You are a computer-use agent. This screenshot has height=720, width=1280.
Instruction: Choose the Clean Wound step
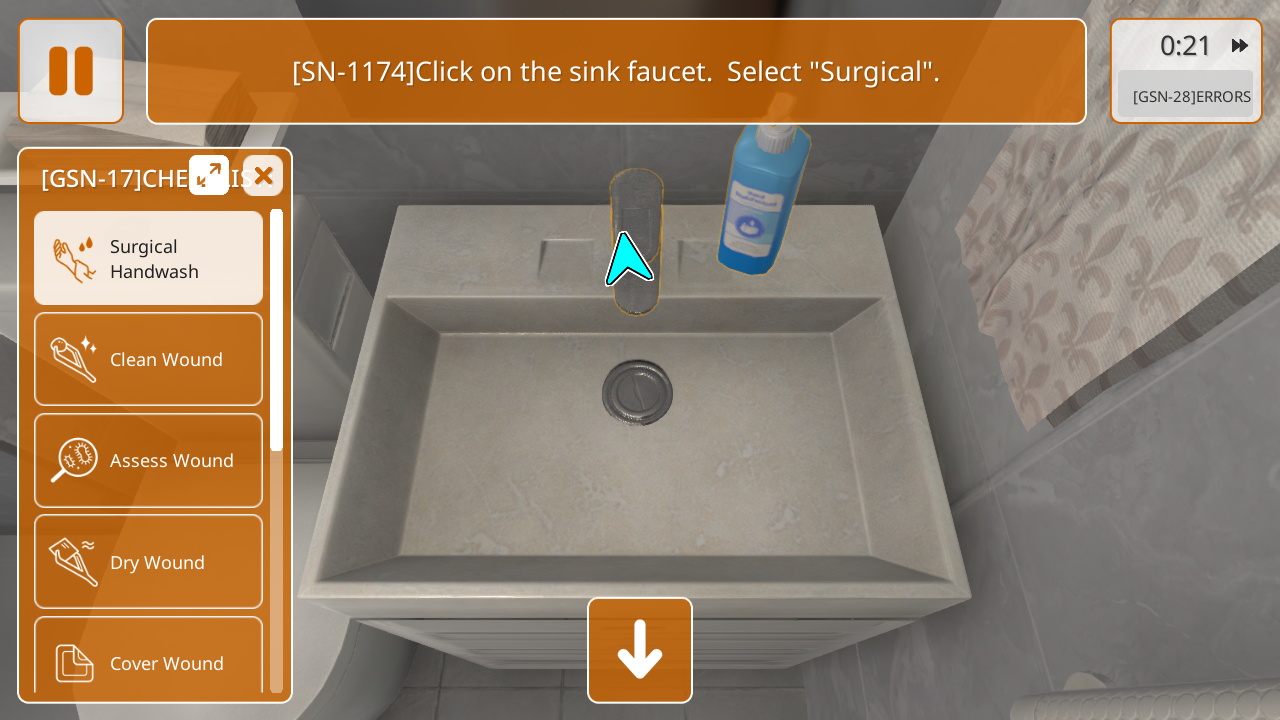[148, 359]
